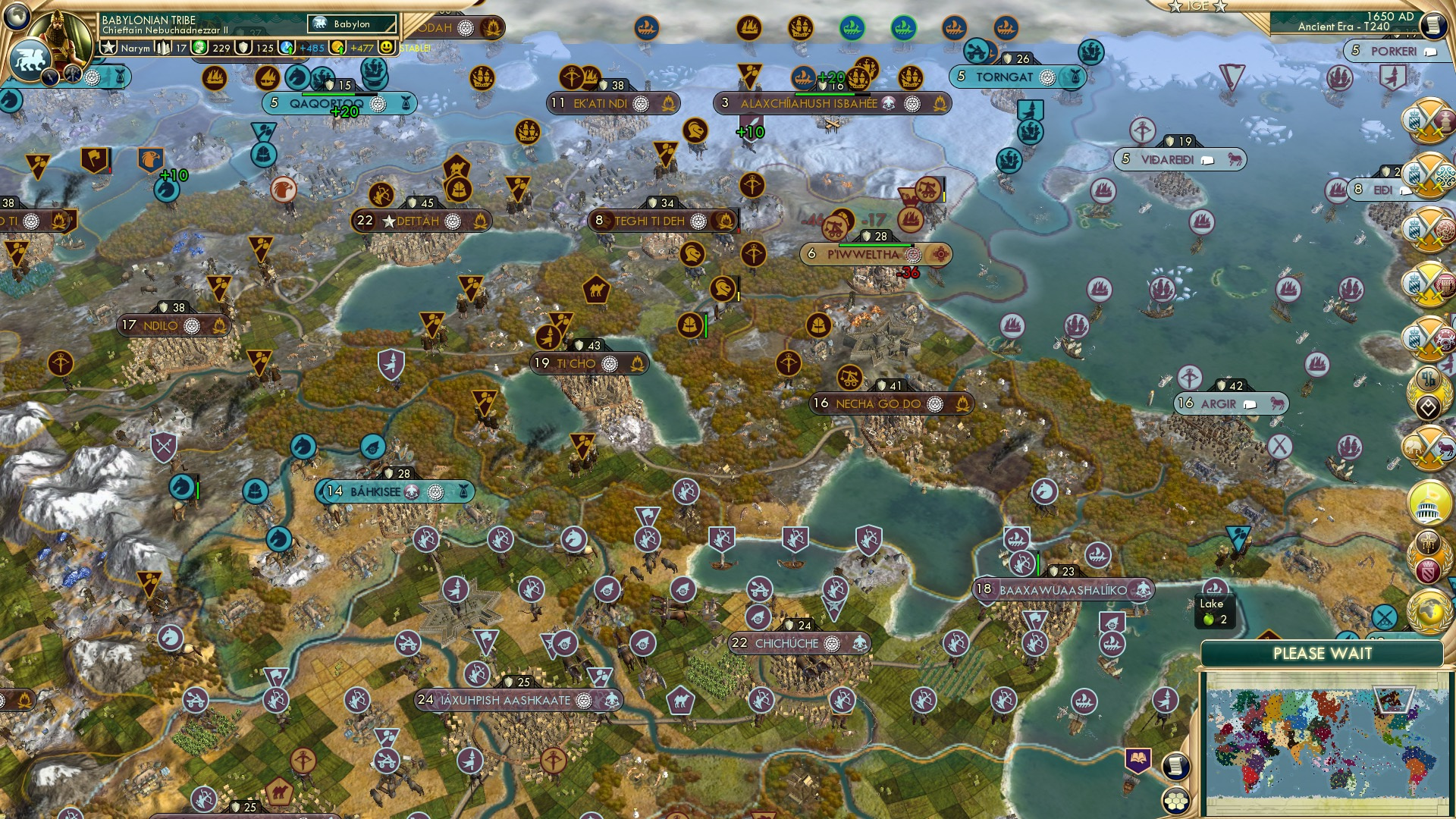Open social policies via the star icon
Screen dimensions: 1456x819
(x=109, y=45)
